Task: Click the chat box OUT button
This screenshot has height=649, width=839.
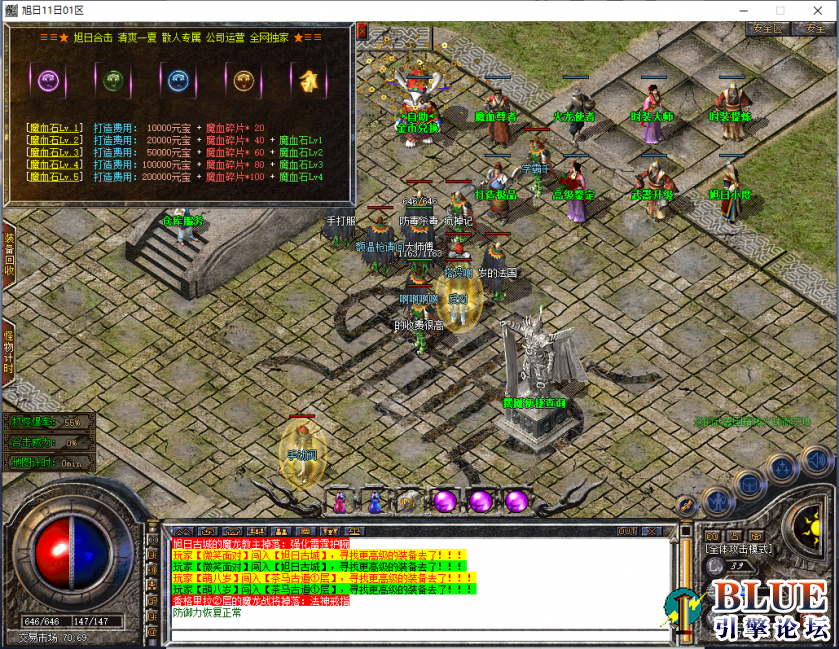Action: coord(627,530)
